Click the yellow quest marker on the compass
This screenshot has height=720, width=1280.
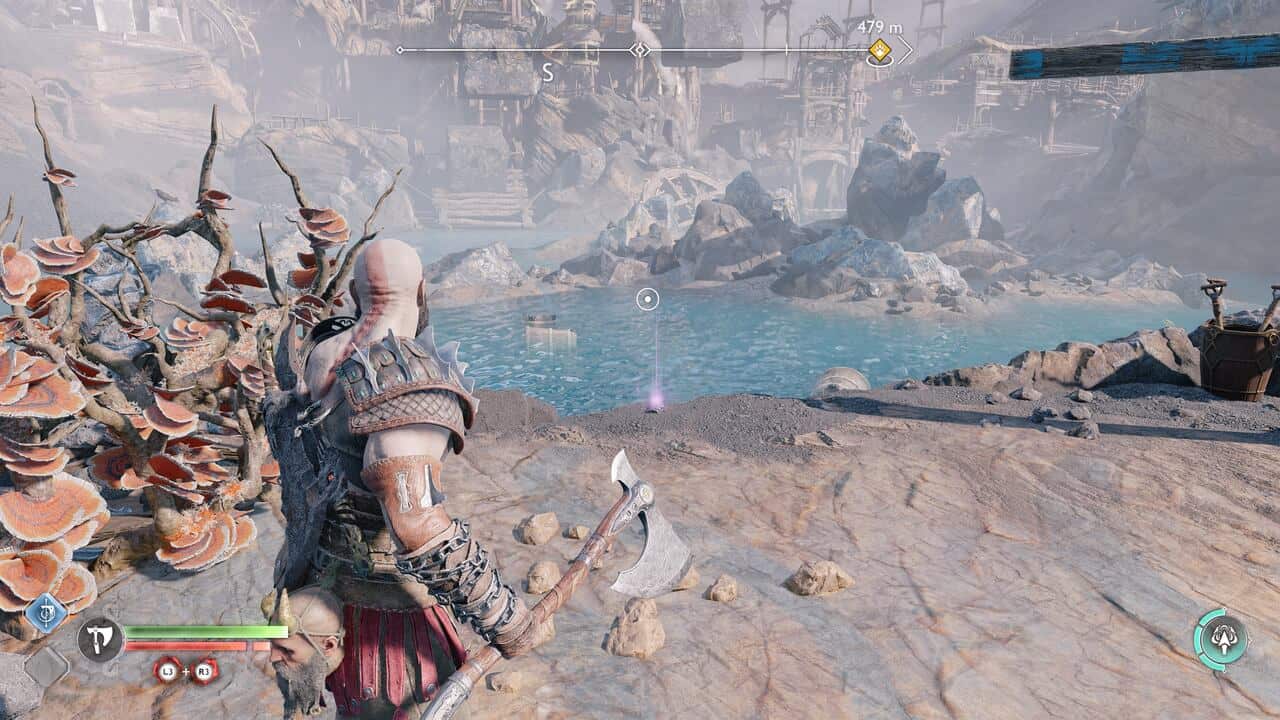pyautogui.click(x=879, y=49)
